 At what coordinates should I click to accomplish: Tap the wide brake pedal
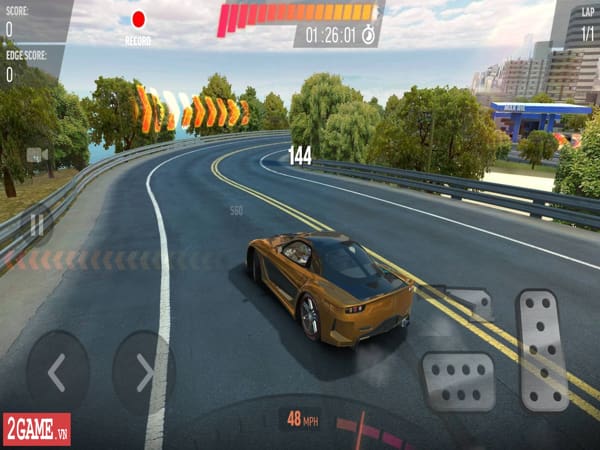click(457, 380)
